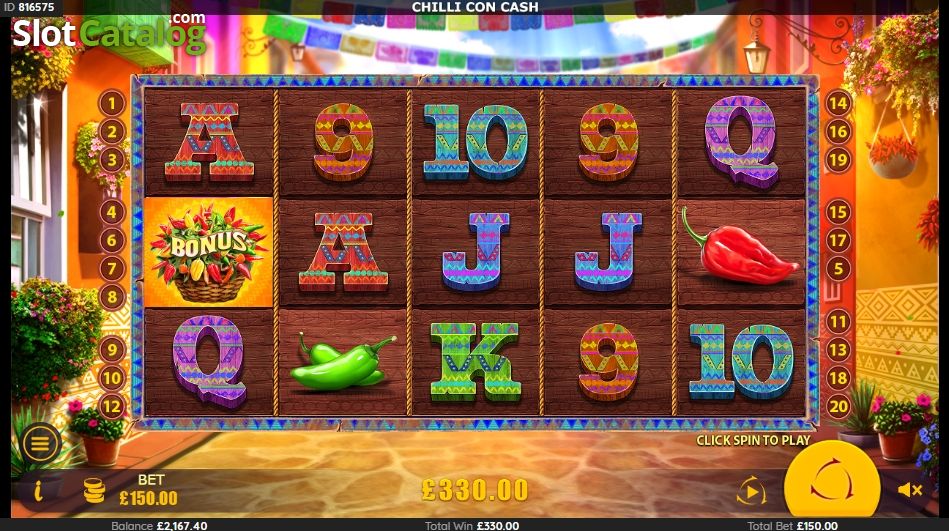Toggle the sound mute speaker
This screenshot has width=949, height=531.
pyautogui.click(x=909, y=490)
